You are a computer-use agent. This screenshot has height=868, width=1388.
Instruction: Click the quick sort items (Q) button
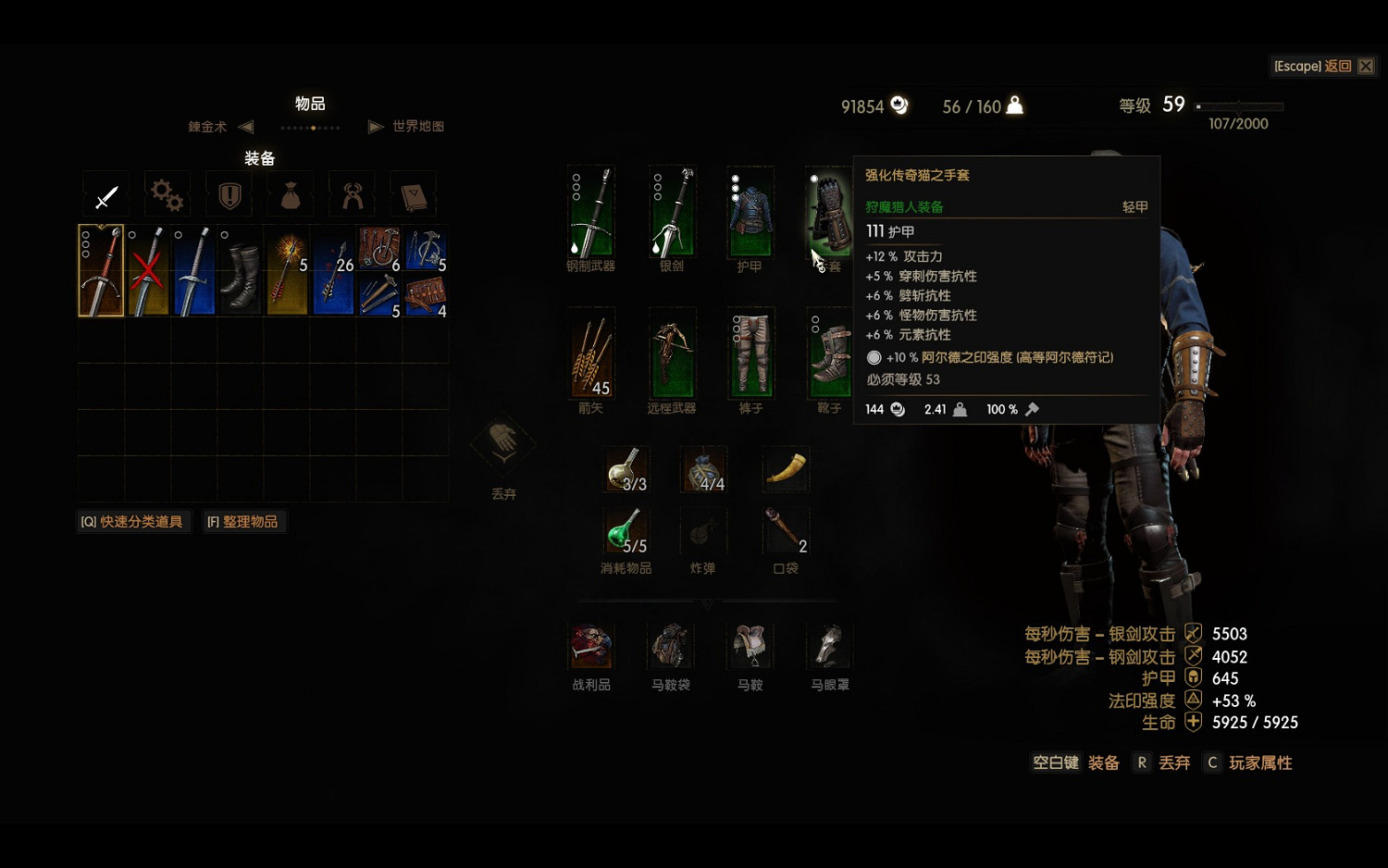[133, 521]
